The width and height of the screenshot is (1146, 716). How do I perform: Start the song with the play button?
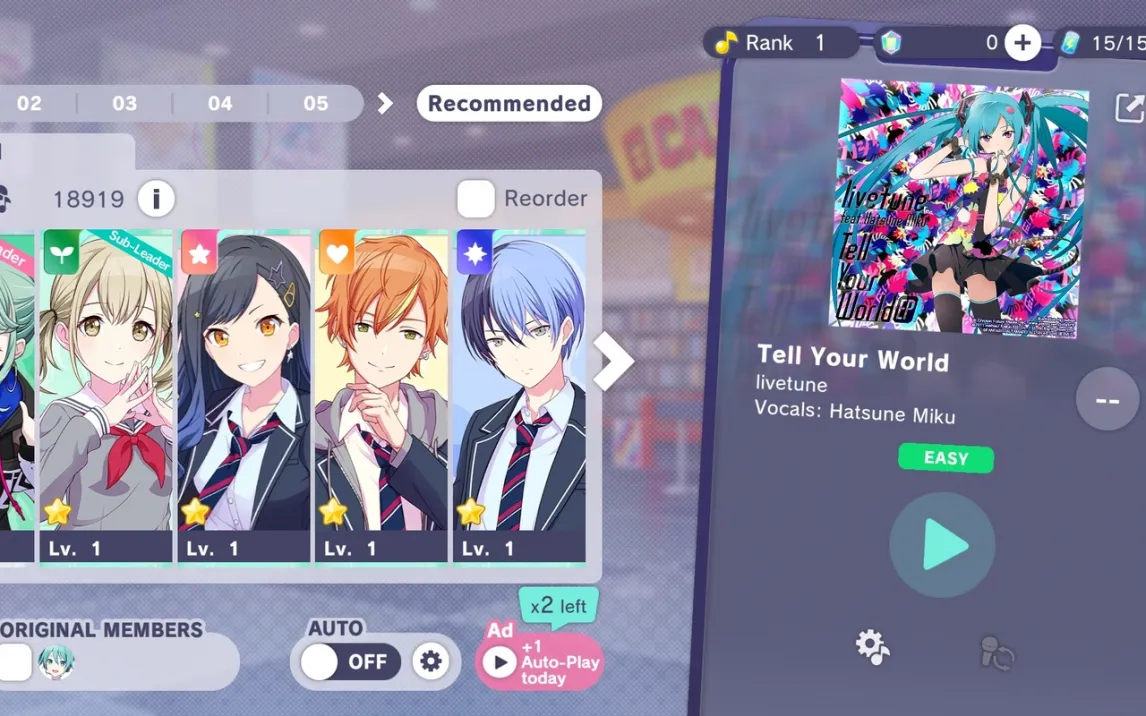[942, 546]
